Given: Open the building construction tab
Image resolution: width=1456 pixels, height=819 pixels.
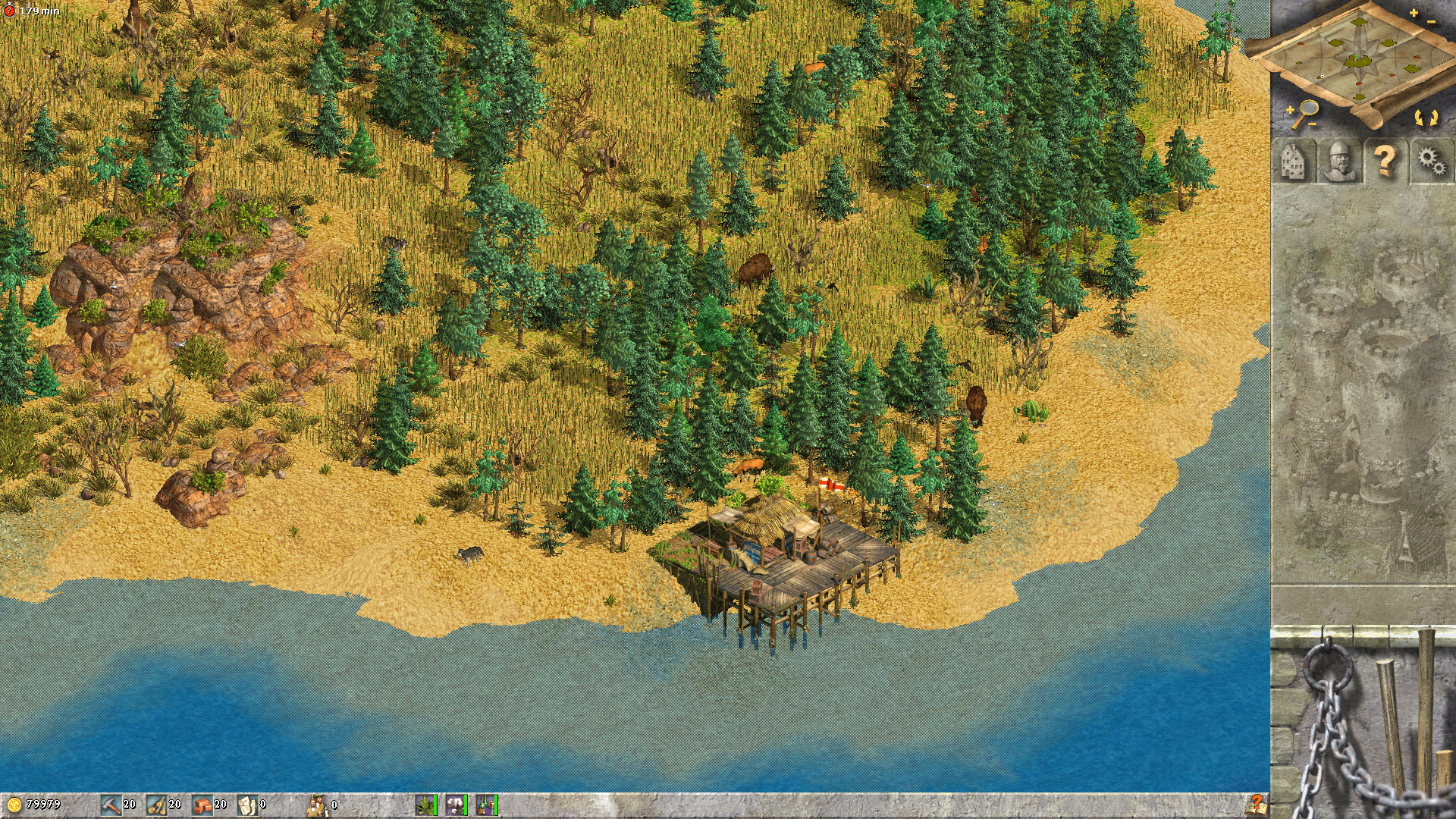Looking at the screenshot, I should (1293, 161).
